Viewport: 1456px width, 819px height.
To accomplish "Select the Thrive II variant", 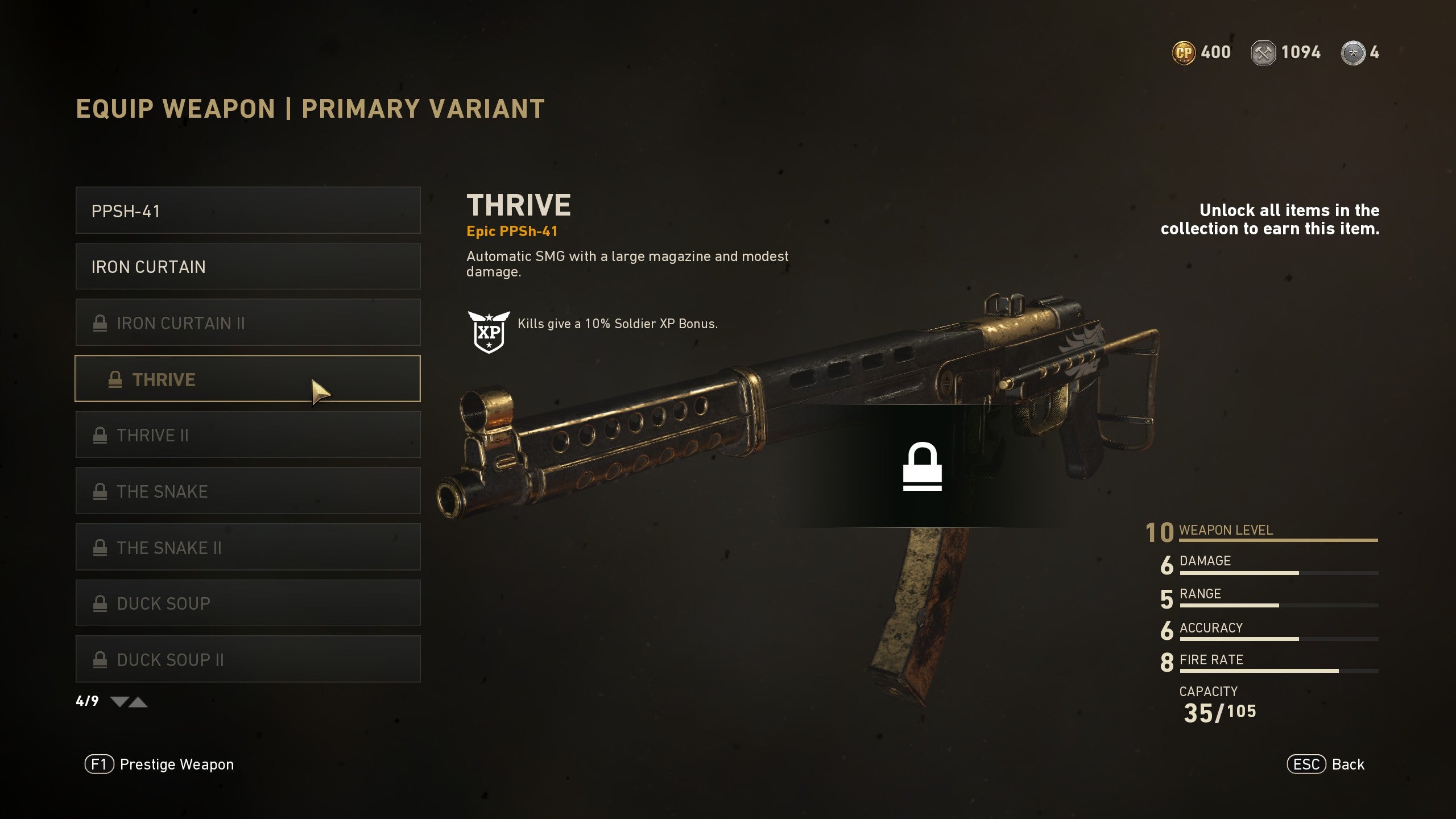I will coord(247,435).
